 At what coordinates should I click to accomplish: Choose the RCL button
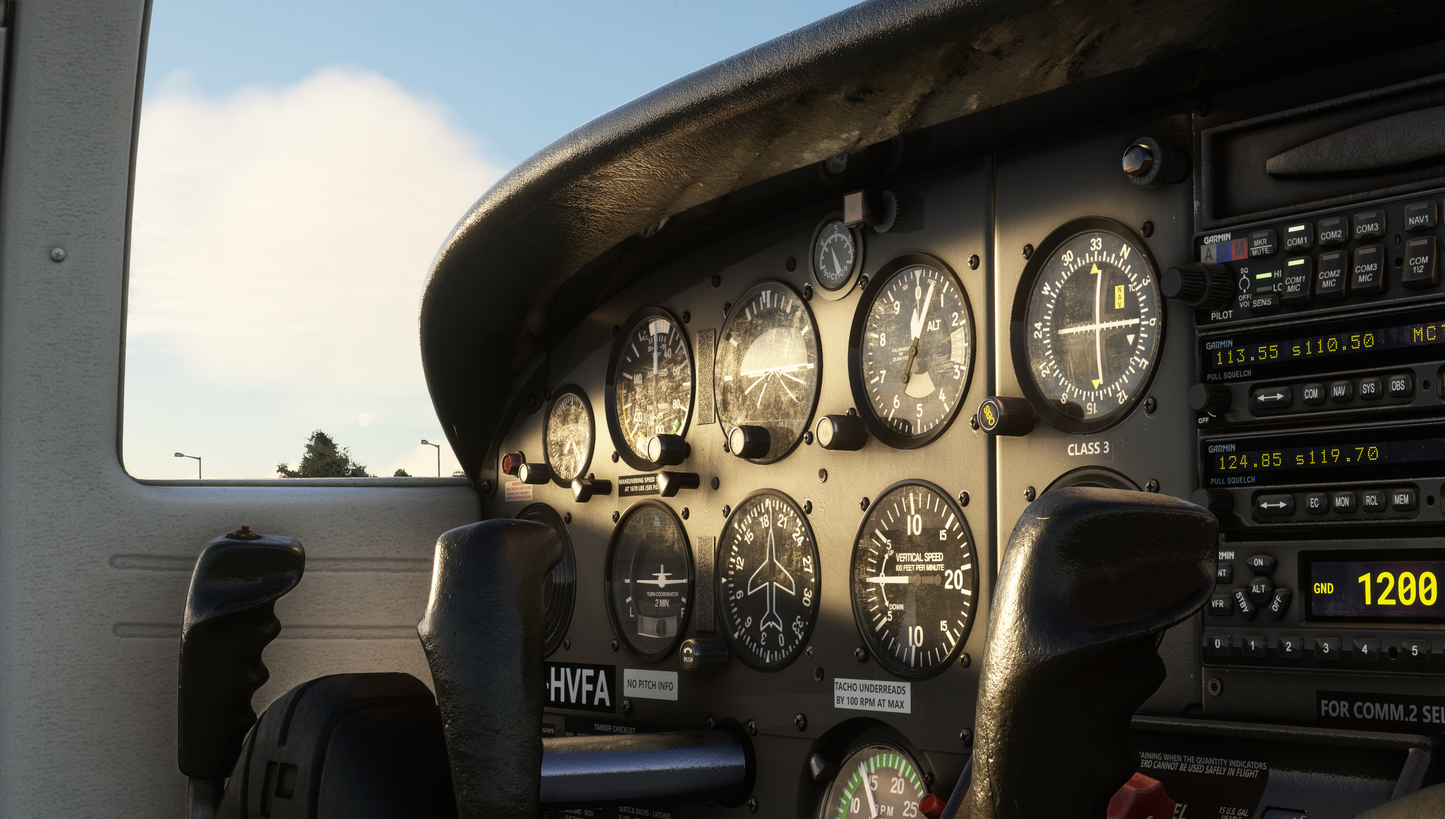[1373, 501]
